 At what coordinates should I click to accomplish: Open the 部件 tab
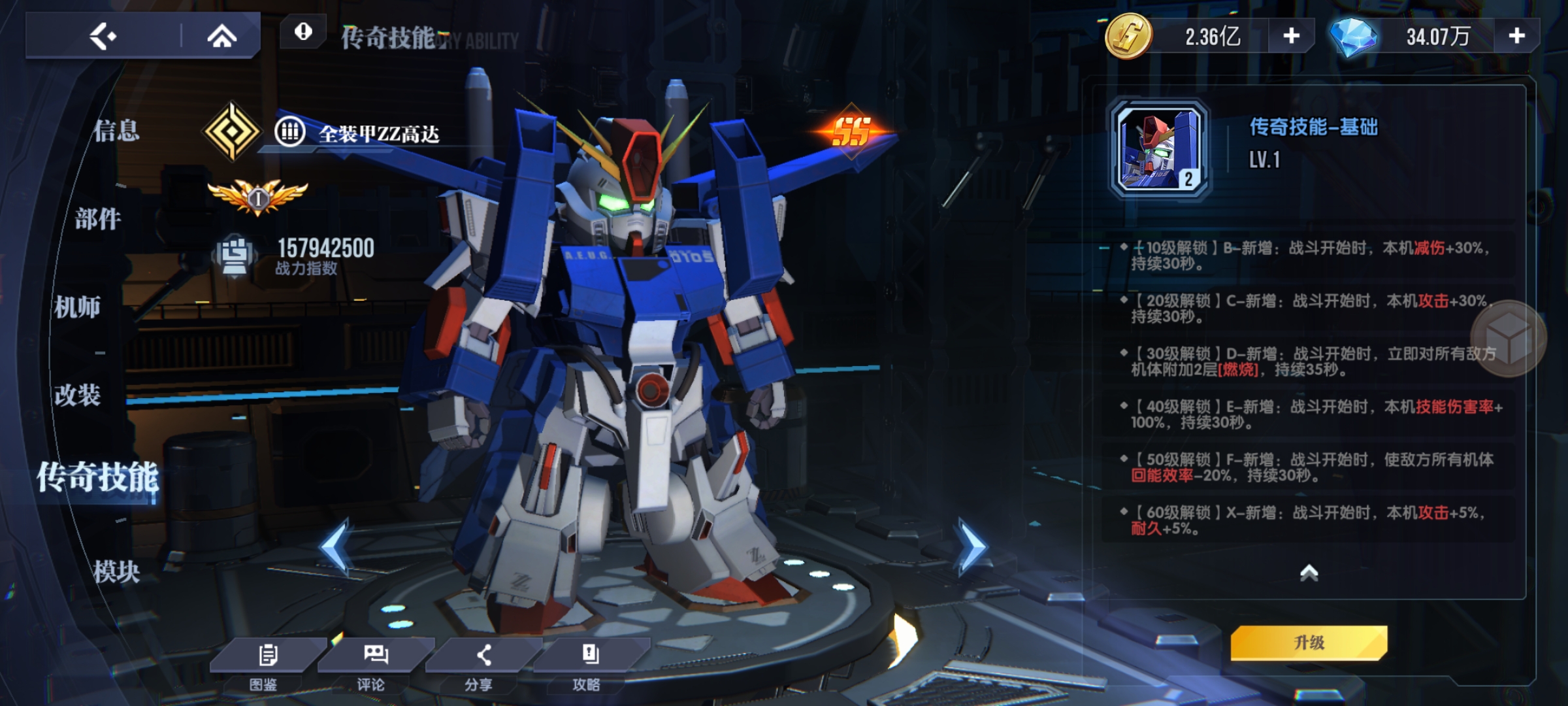98,219
